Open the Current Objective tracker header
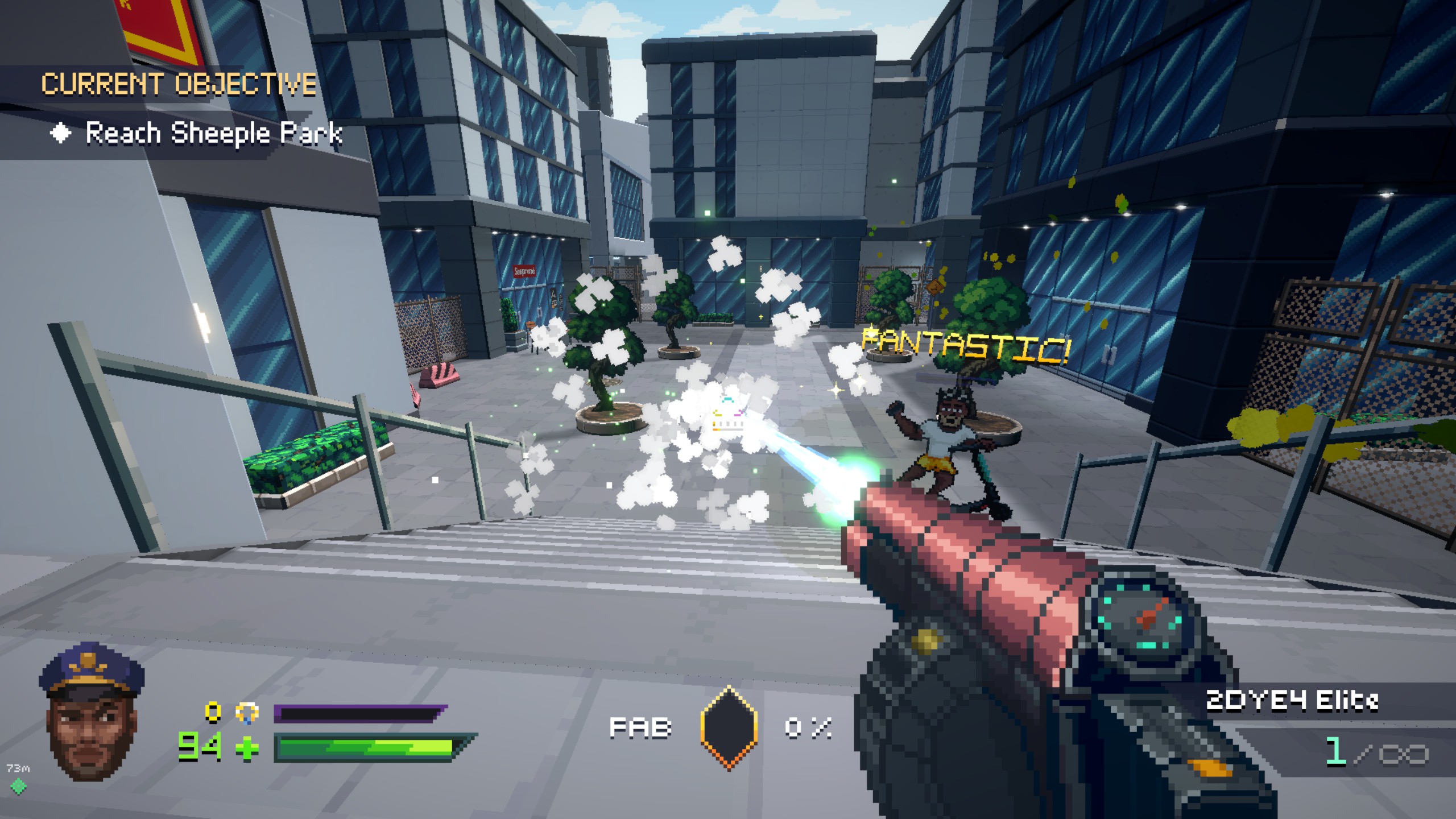1456x819 pixels. 179,85
